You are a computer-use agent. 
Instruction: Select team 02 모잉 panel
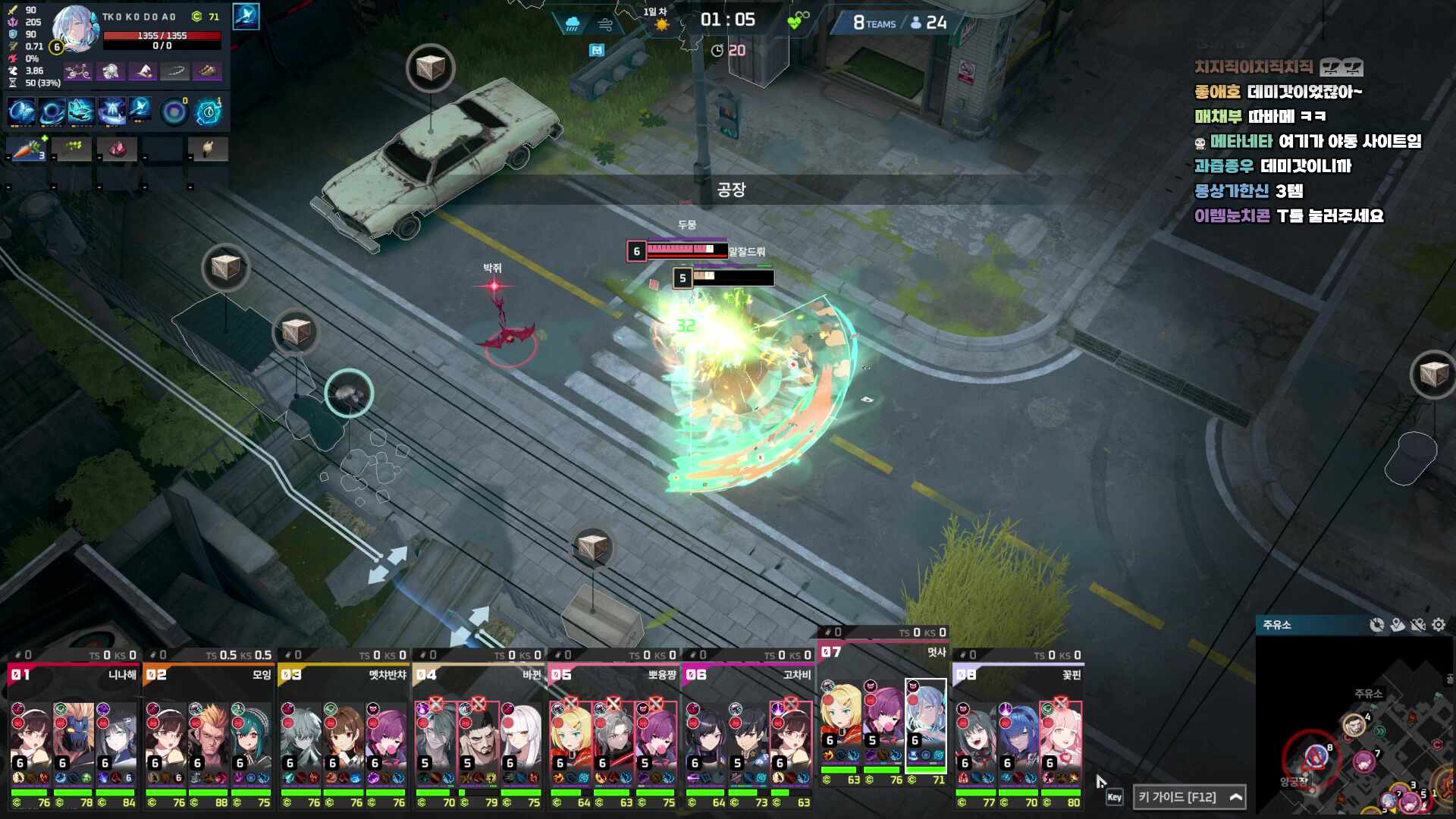(208, 674)
